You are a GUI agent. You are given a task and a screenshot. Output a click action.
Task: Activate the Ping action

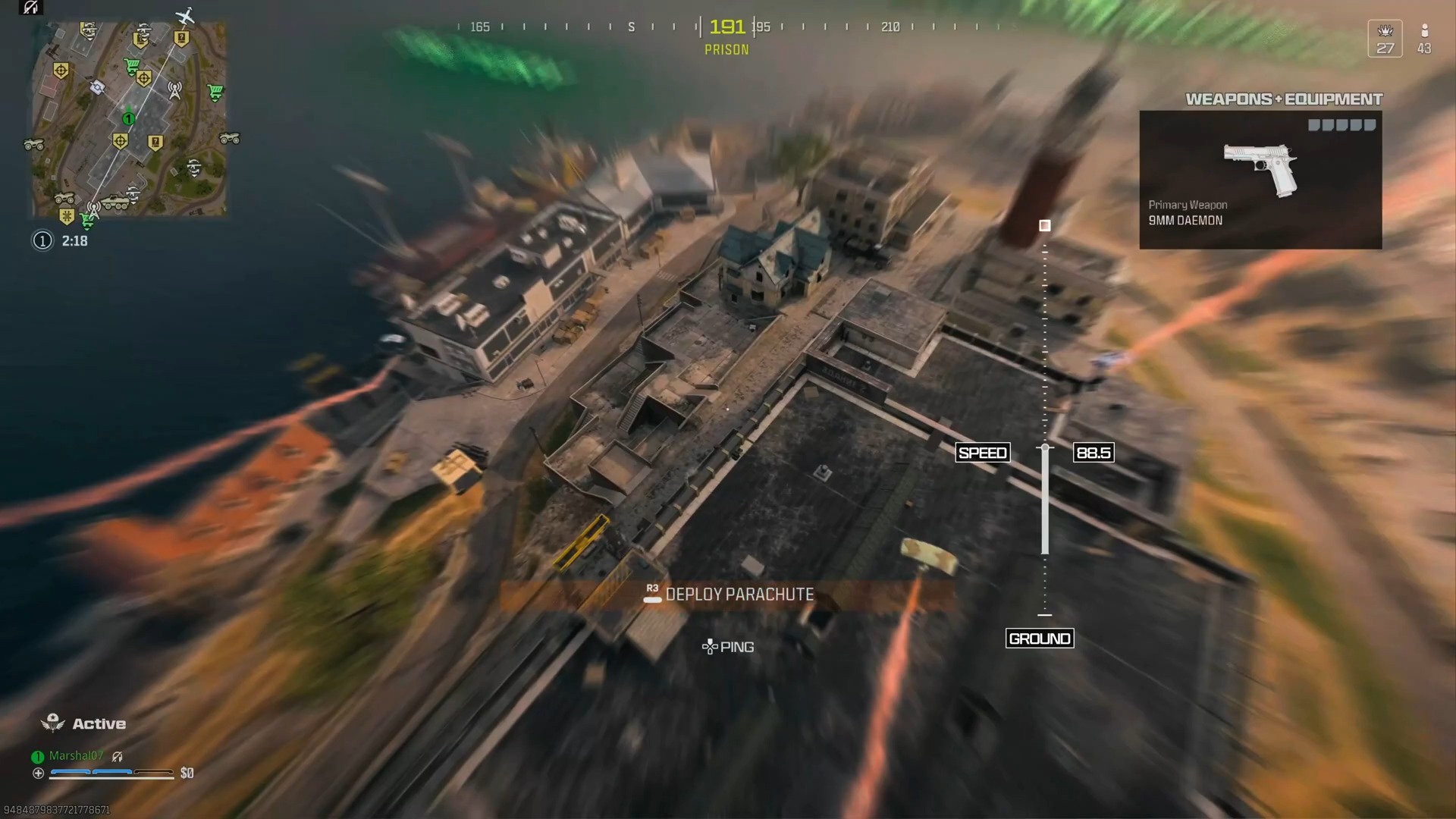[x=730, y=646]
